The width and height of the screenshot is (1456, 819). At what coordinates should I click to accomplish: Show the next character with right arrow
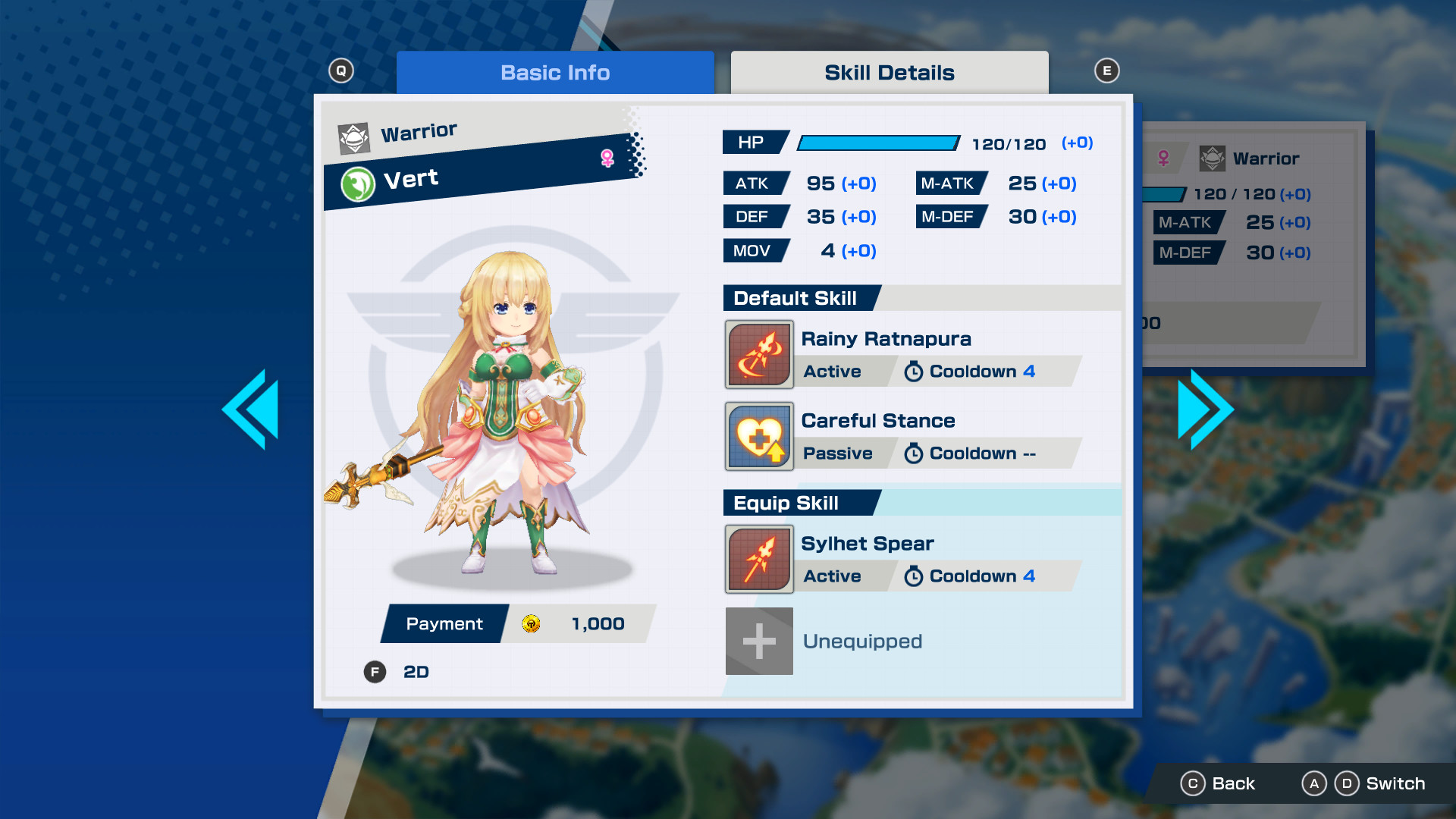pos(1204,409)
